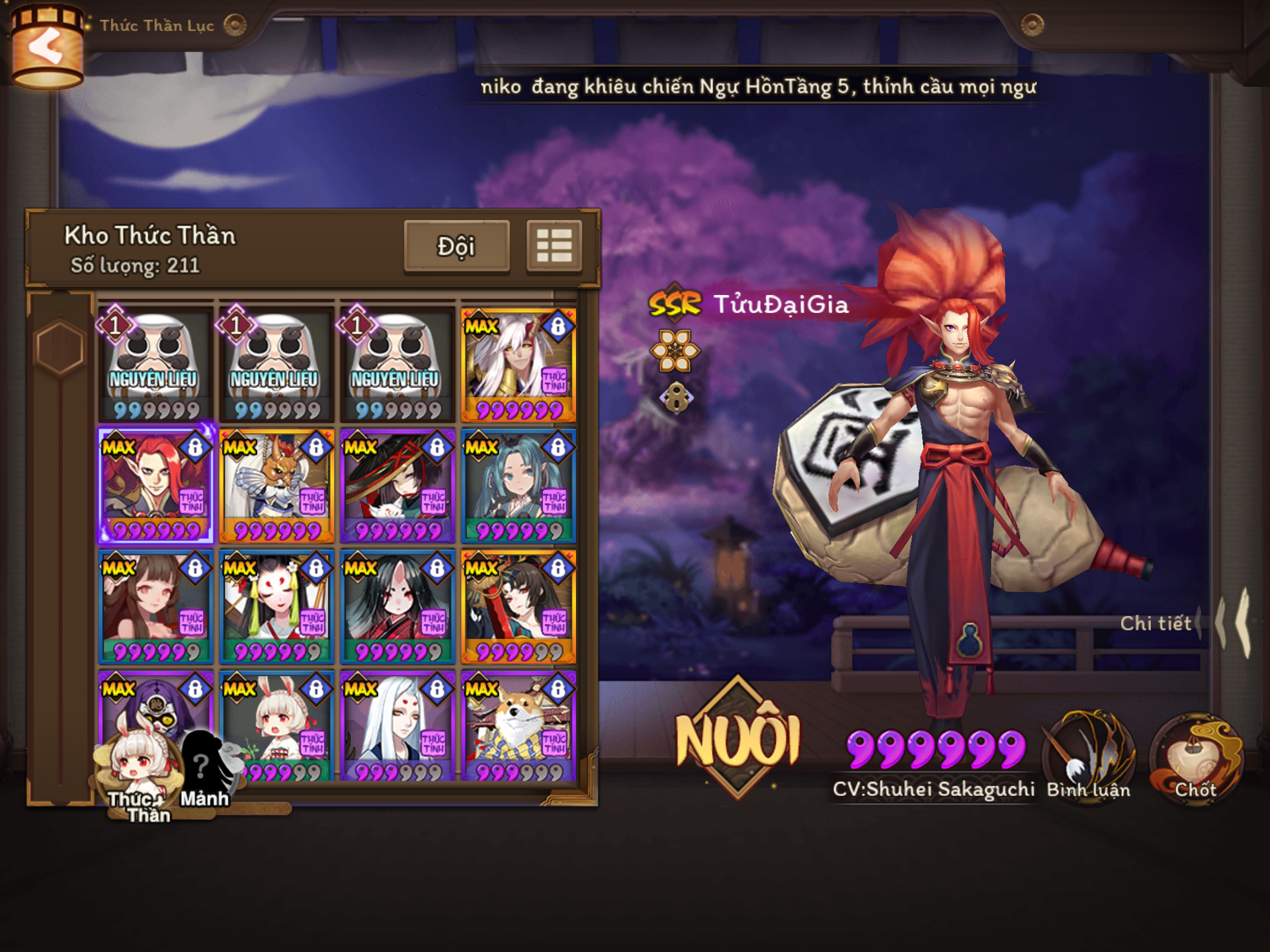The height and width of the screenshot is (952, 1270).
Task: Select the red-haired TửuĐạiGia portrait
Action: [x=155, y=485]
